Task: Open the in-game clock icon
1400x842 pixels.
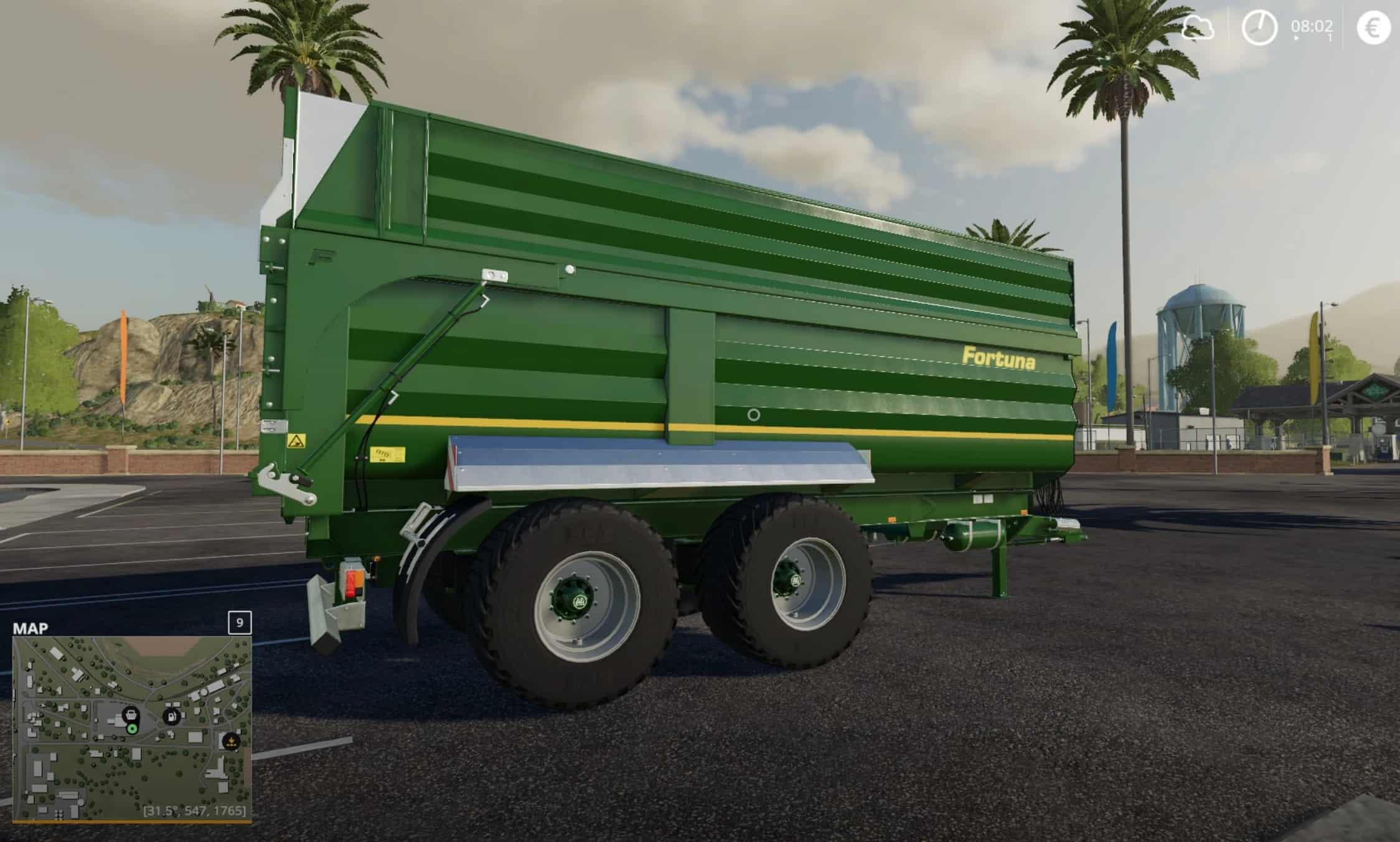Action: point(1259,27)
